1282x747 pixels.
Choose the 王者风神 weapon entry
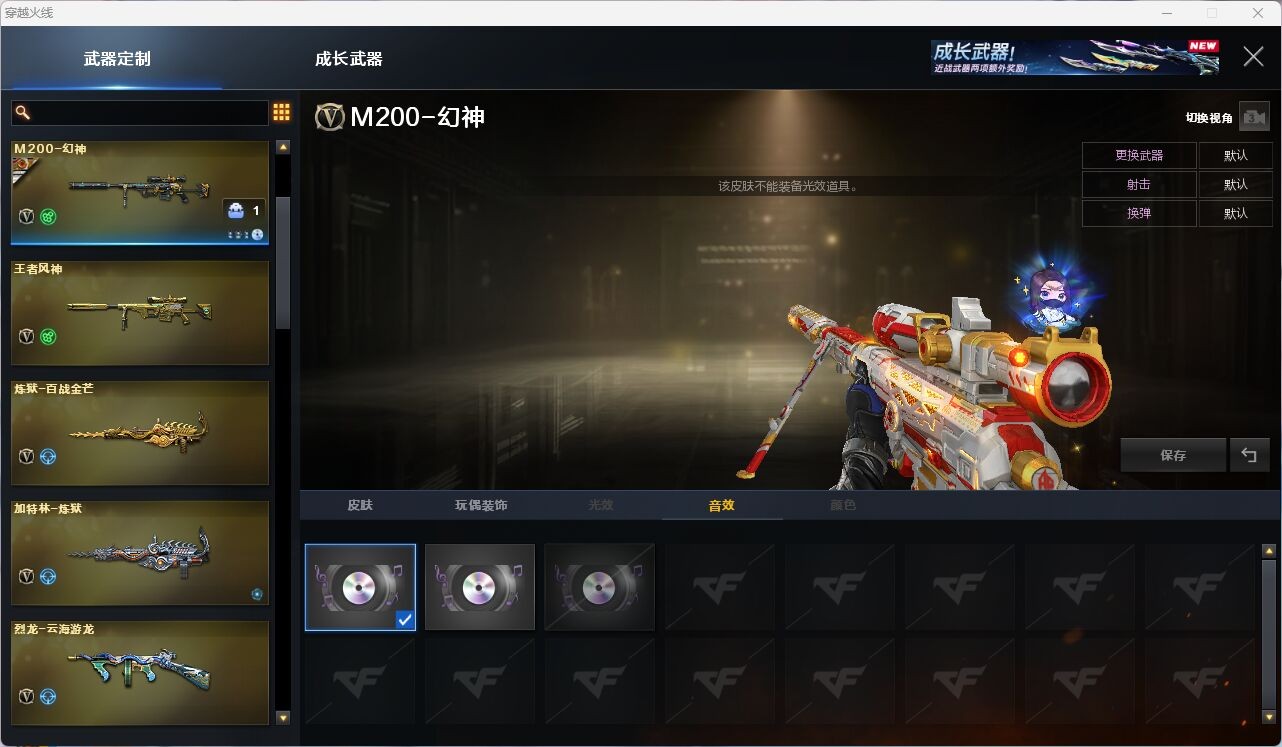(x=140, y=313)
